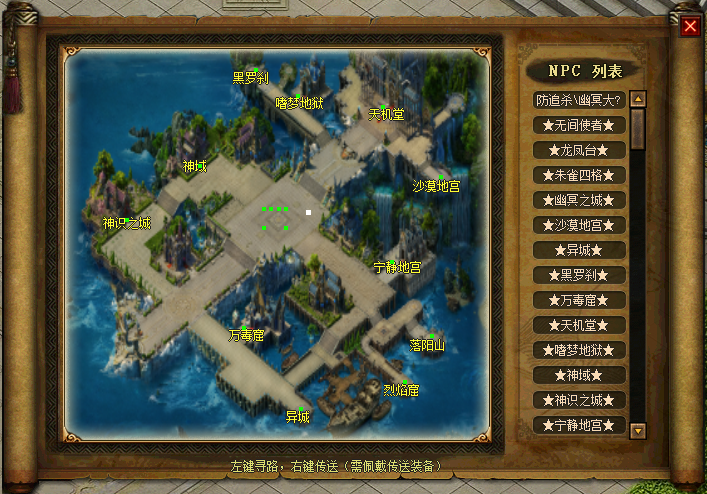The image size is (707, 494).
Task: Choose the ★沙漠地宫★ NPC list row
Action: (x=579, y=225)
